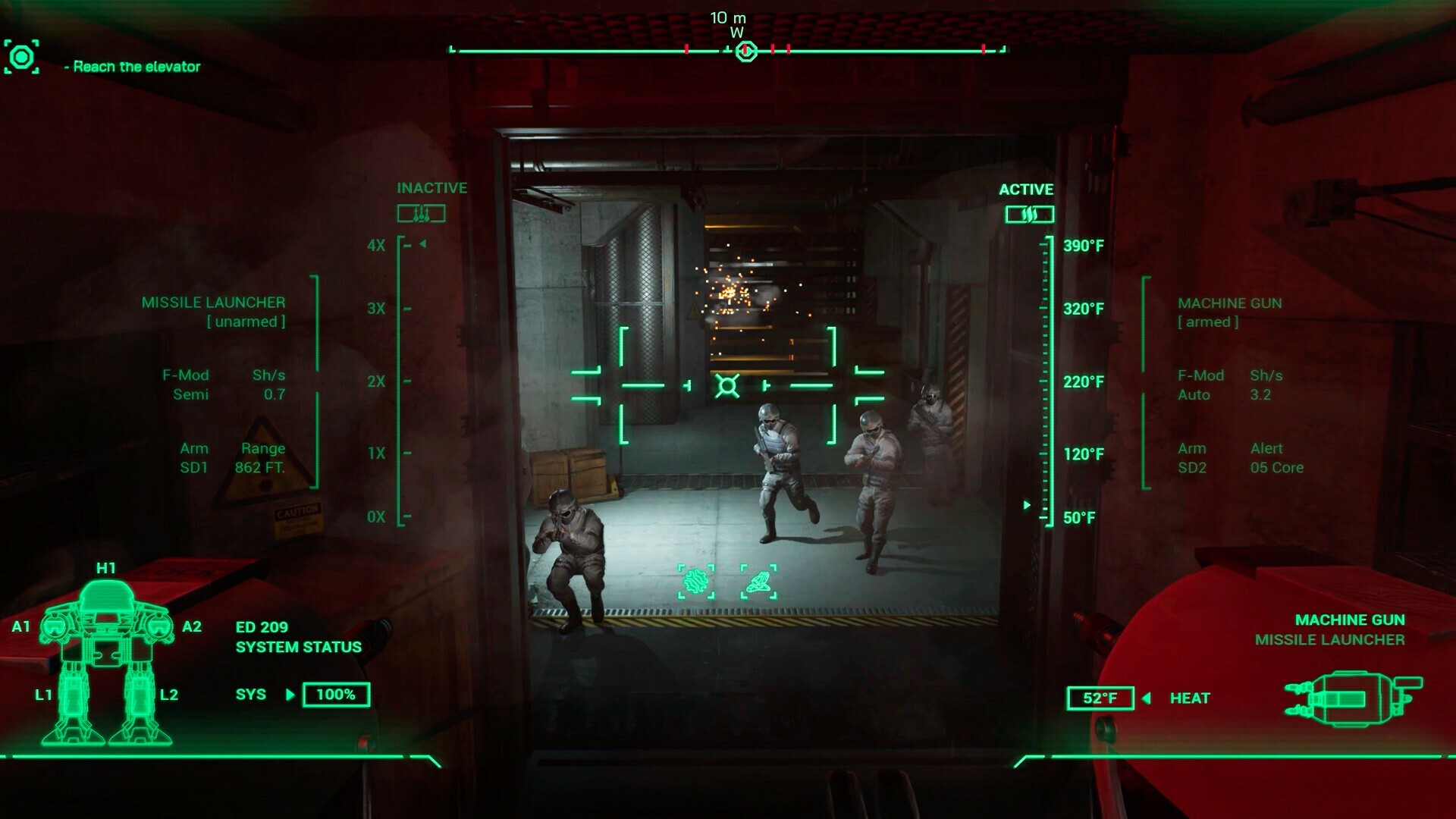Click the Reach the elevator objective text
The image size is (1456, 819).
[x=134, y=67]
